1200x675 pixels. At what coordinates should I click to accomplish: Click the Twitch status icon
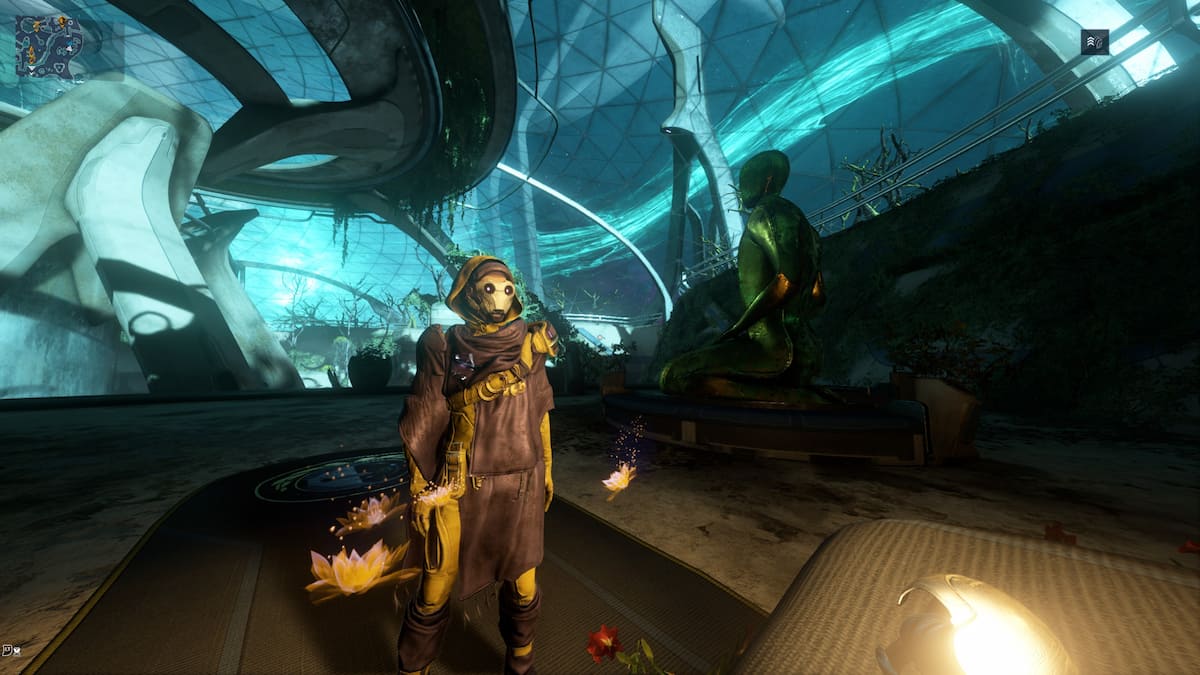[x=9, y=650]
